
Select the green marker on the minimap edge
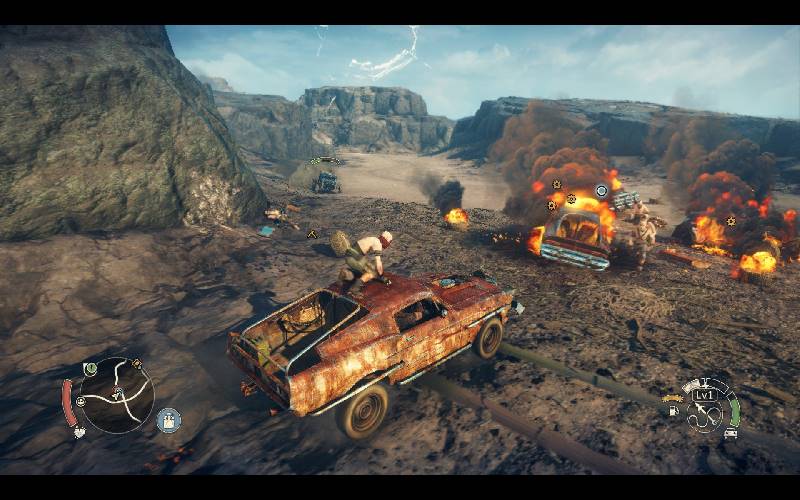[x=90, y=368]
